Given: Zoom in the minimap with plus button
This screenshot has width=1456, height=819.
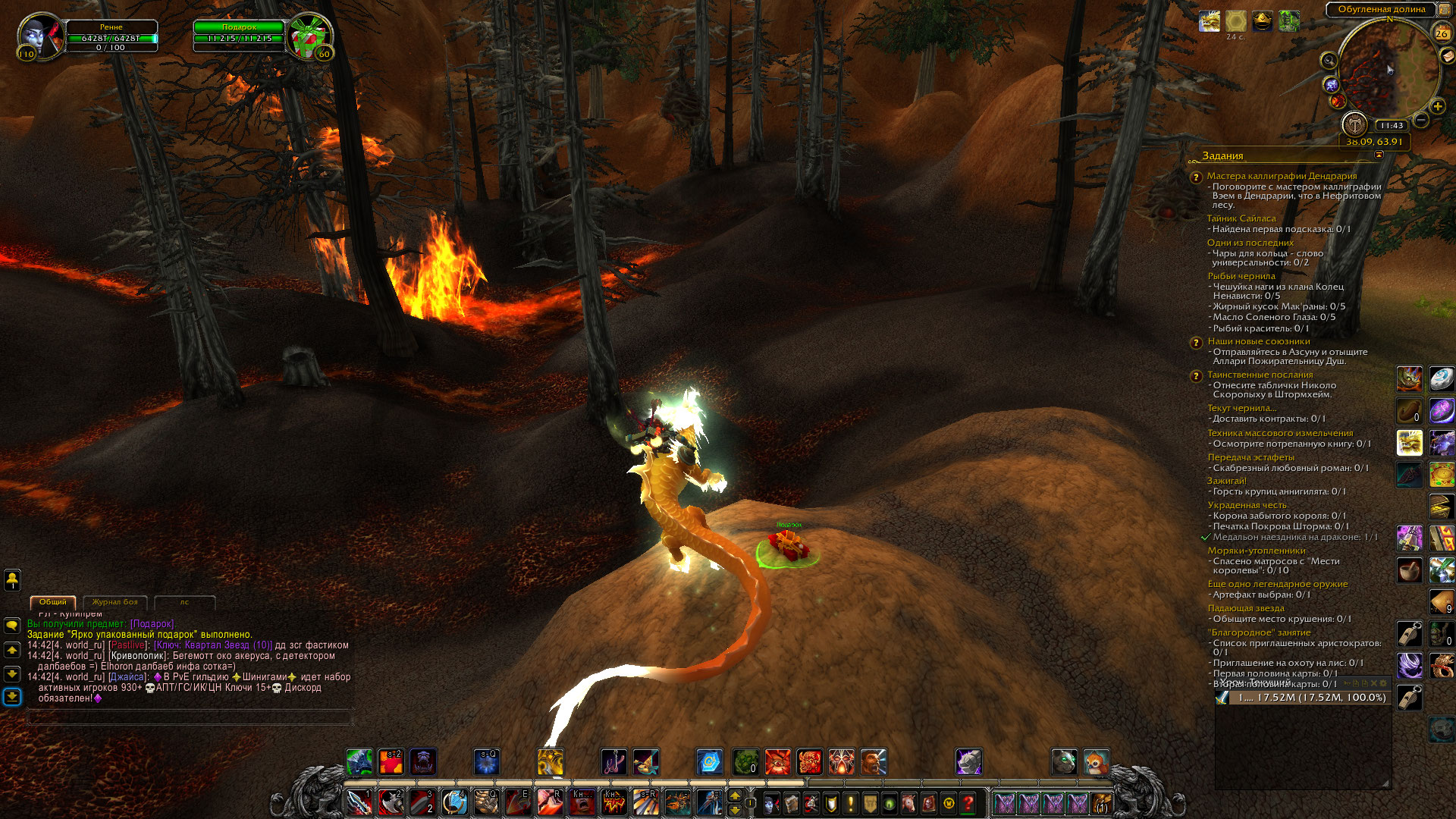Looking at the screenshot, I should click(1437, 106).
